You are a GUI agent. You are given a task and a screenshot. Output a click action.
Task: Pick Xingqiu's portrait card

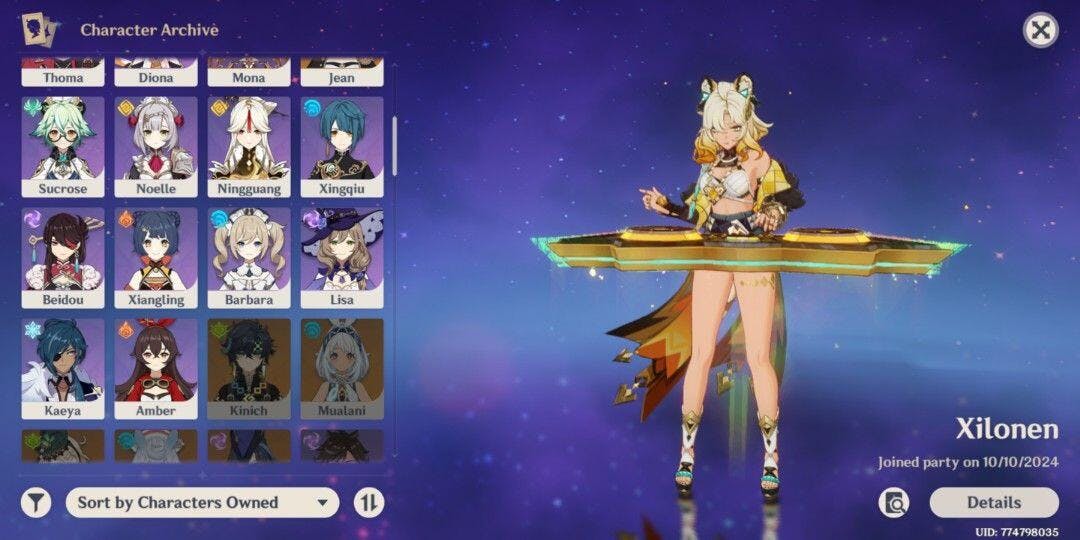(x=342, y=146)
